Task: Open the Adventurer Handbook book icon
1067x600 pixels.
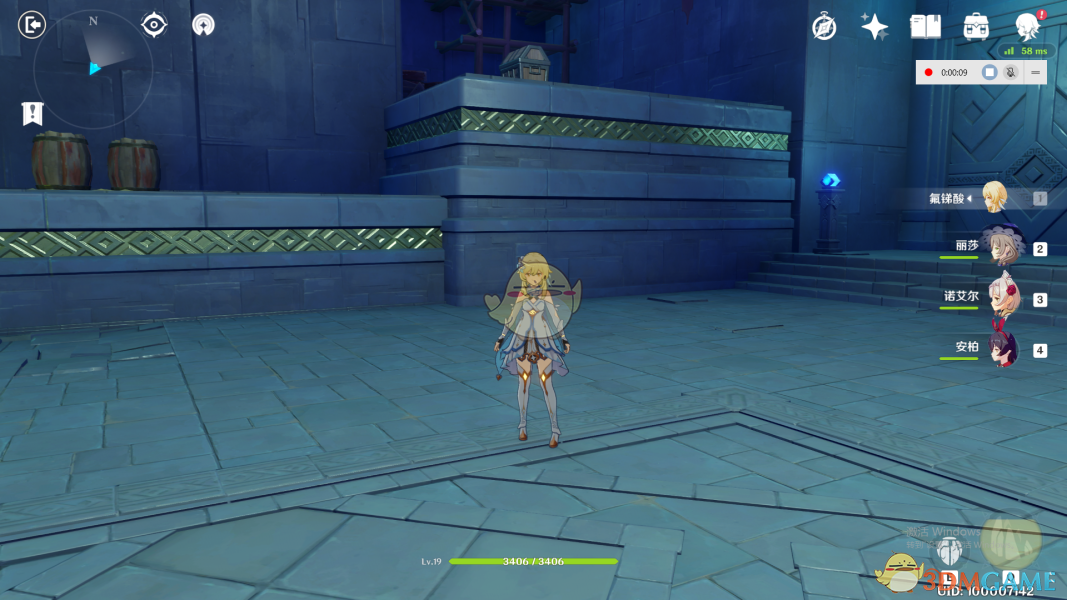Action: [x=925, y=27]
